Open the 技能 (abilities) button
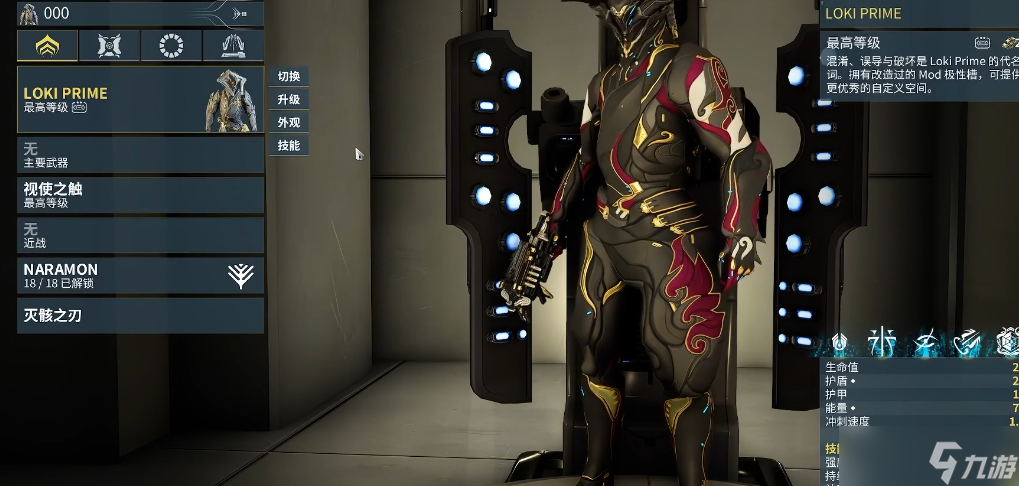 [x=289, y=146]
